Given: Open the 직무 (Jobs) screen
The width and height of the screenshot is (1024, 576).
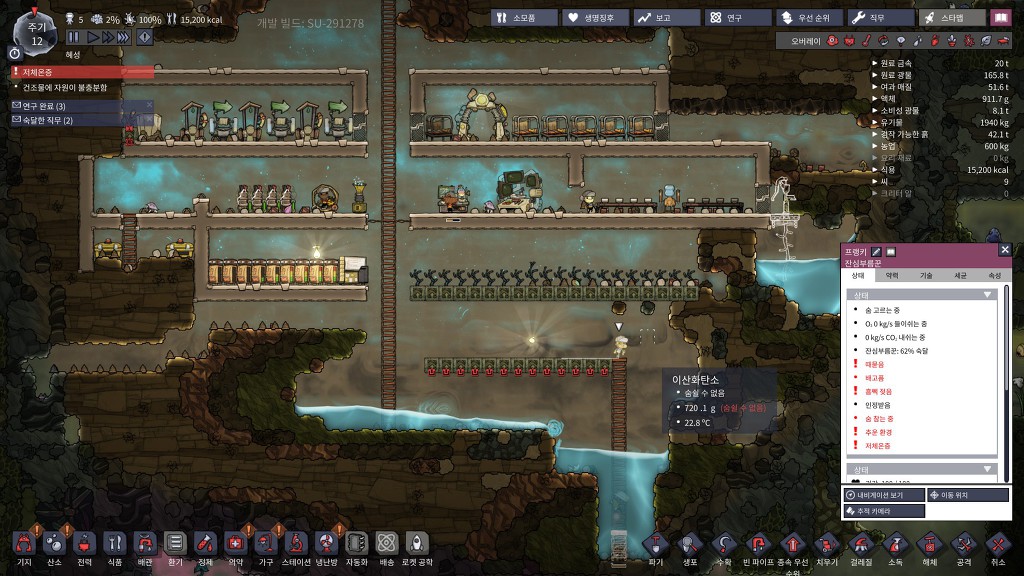Looking at the screenshot, I should point(879,18).
